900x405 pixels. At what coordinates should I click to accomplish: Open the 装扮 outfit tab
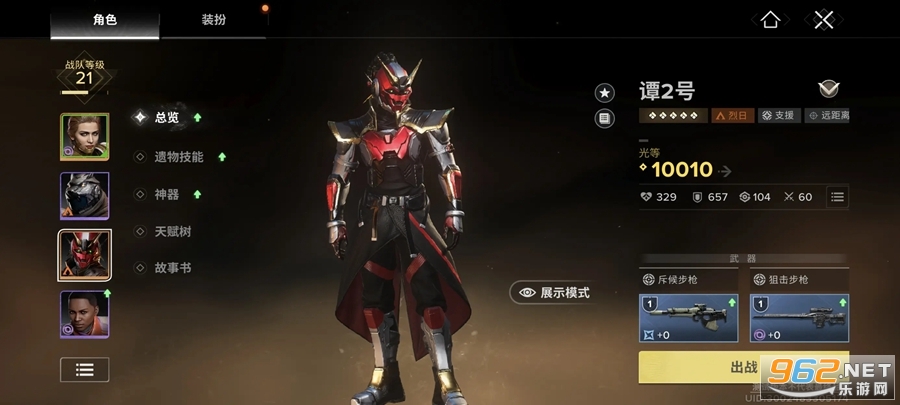pos(214,19)
